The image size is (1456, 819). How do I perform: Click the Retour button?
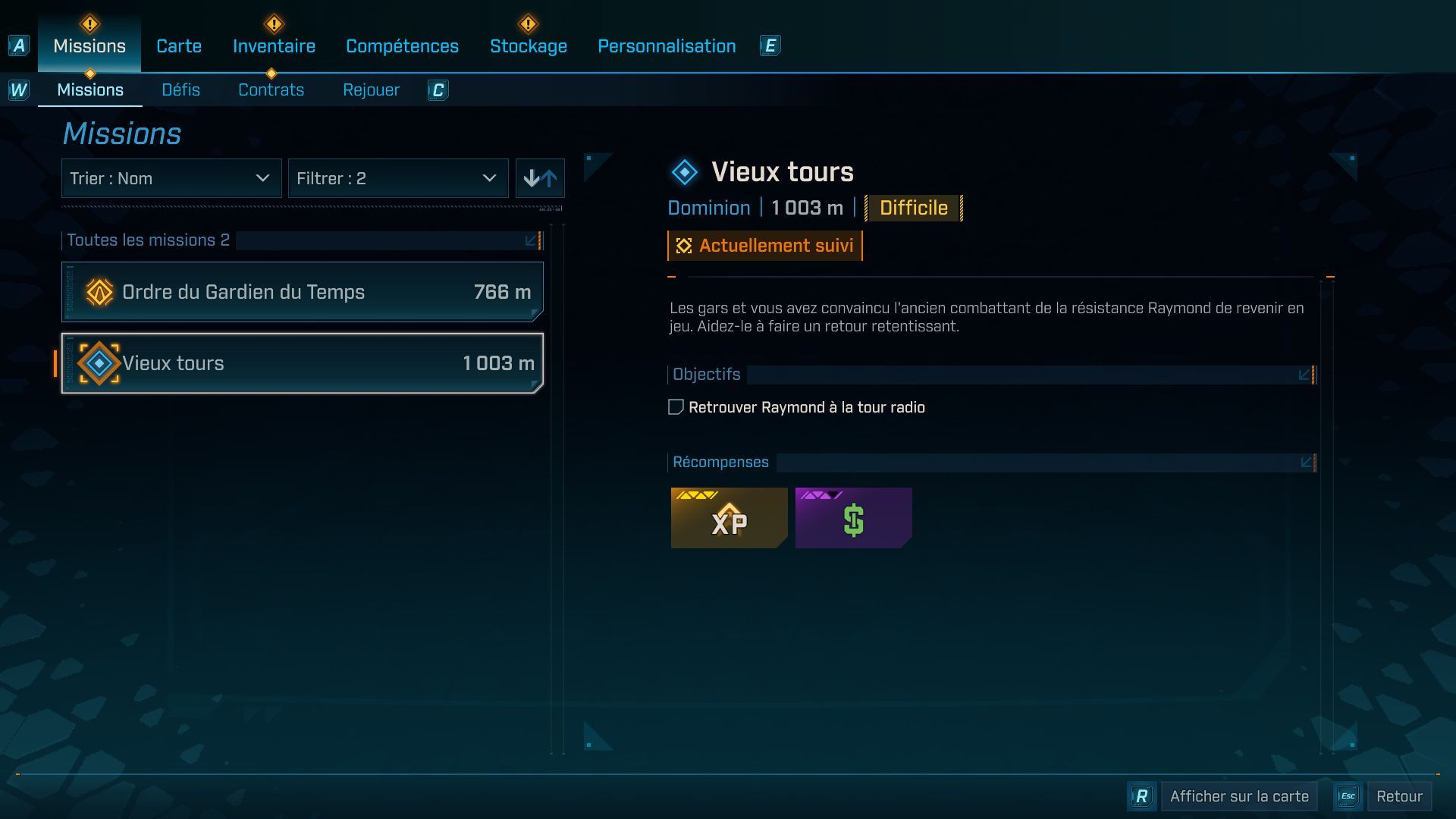1400,796
